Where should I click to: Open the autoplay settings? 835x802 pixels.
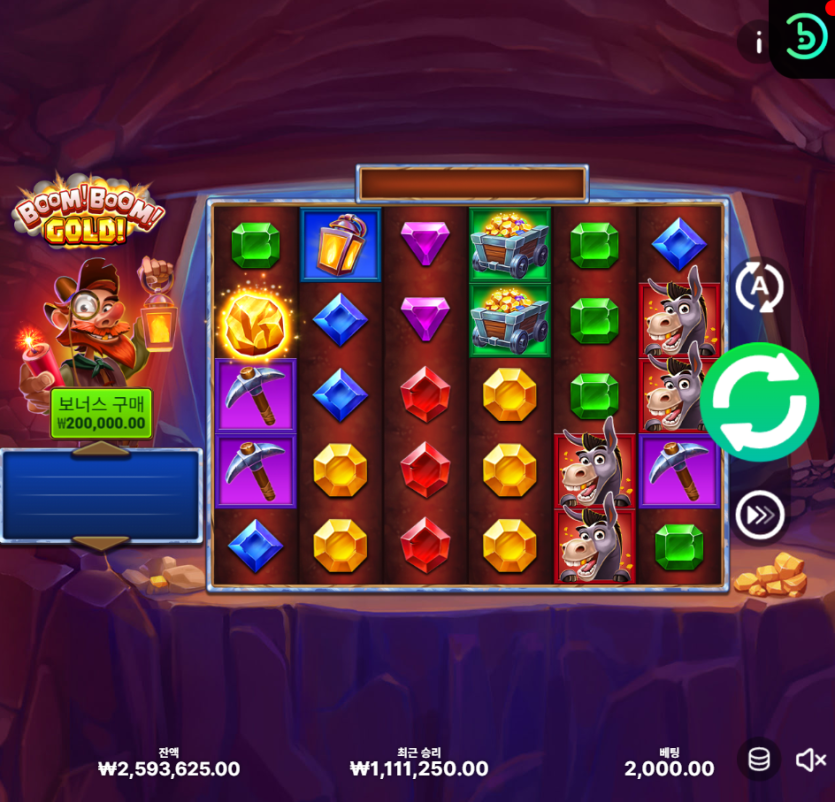click(760, 288)
